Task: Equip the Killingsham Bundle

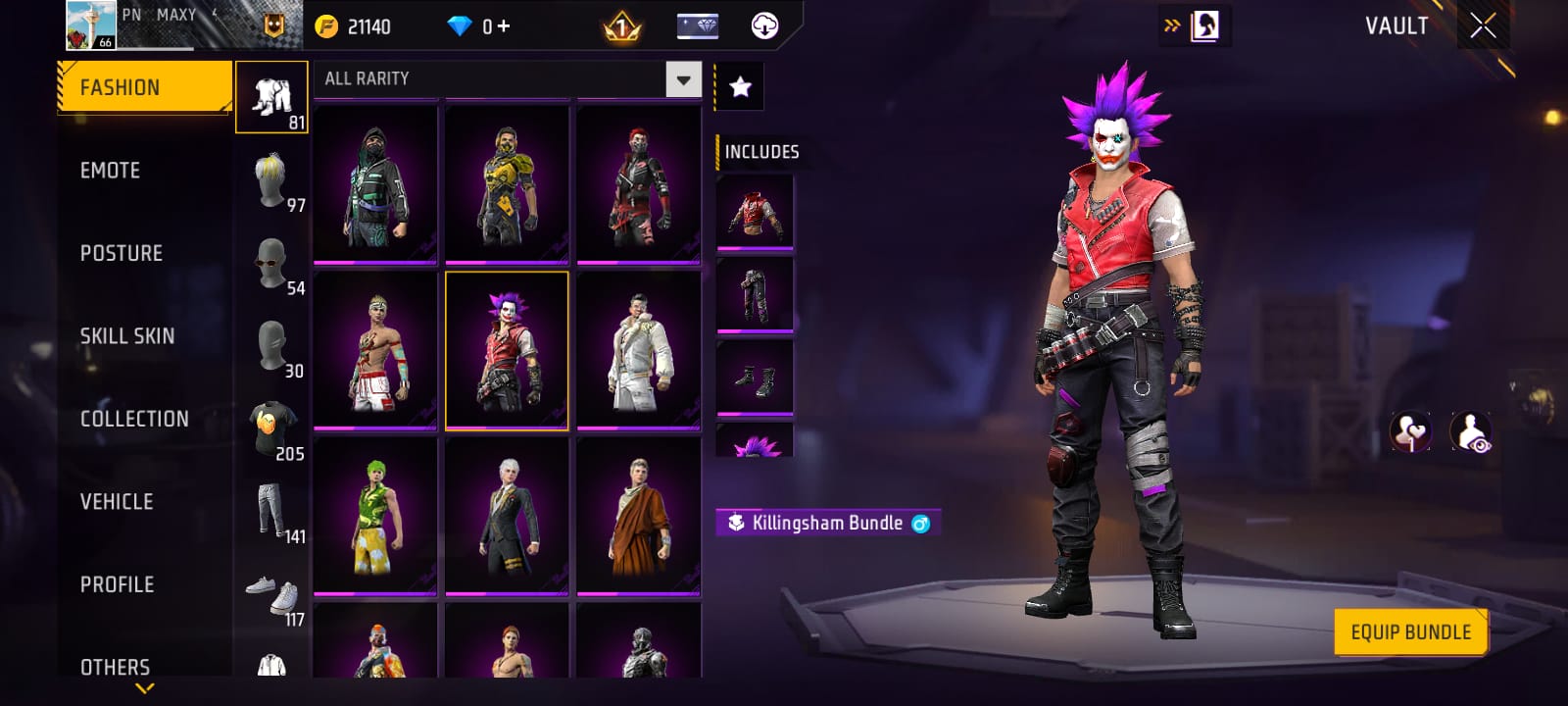Action: [x=1410, y=632]
